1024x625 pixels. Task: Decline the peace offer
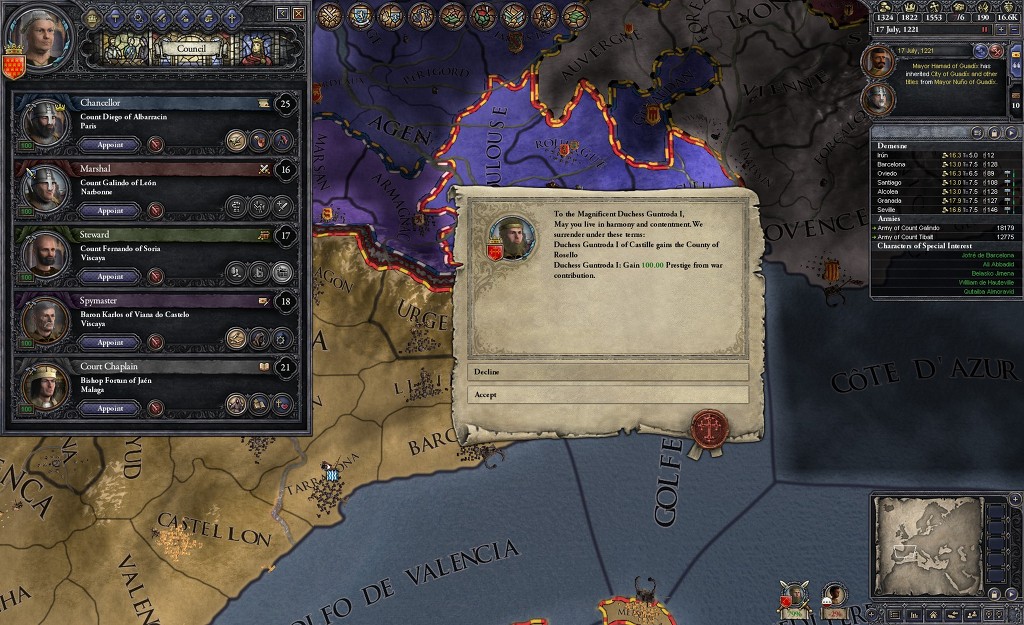[x=608, y=372]
